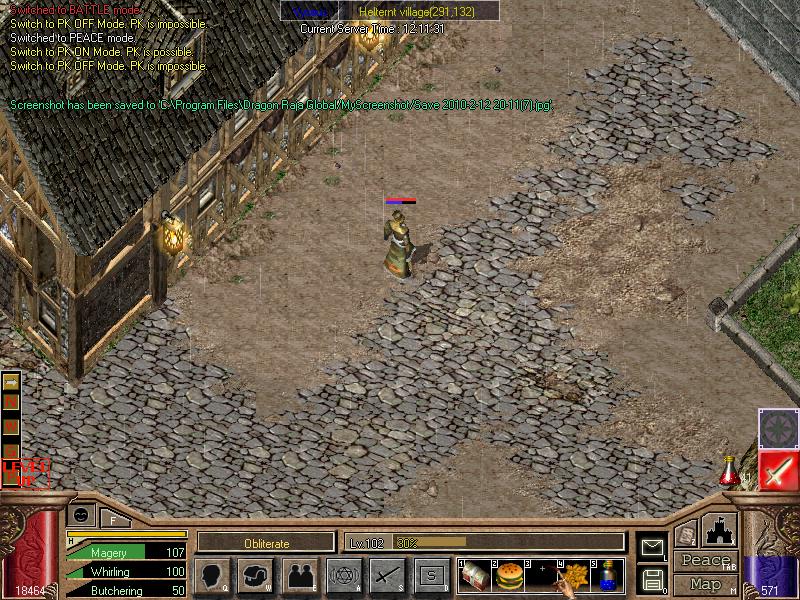Use the blue potion bottle in the hotbar
The height and width of the screenshot is (600, 800).
pyautogui.click(x=607, y=575)
